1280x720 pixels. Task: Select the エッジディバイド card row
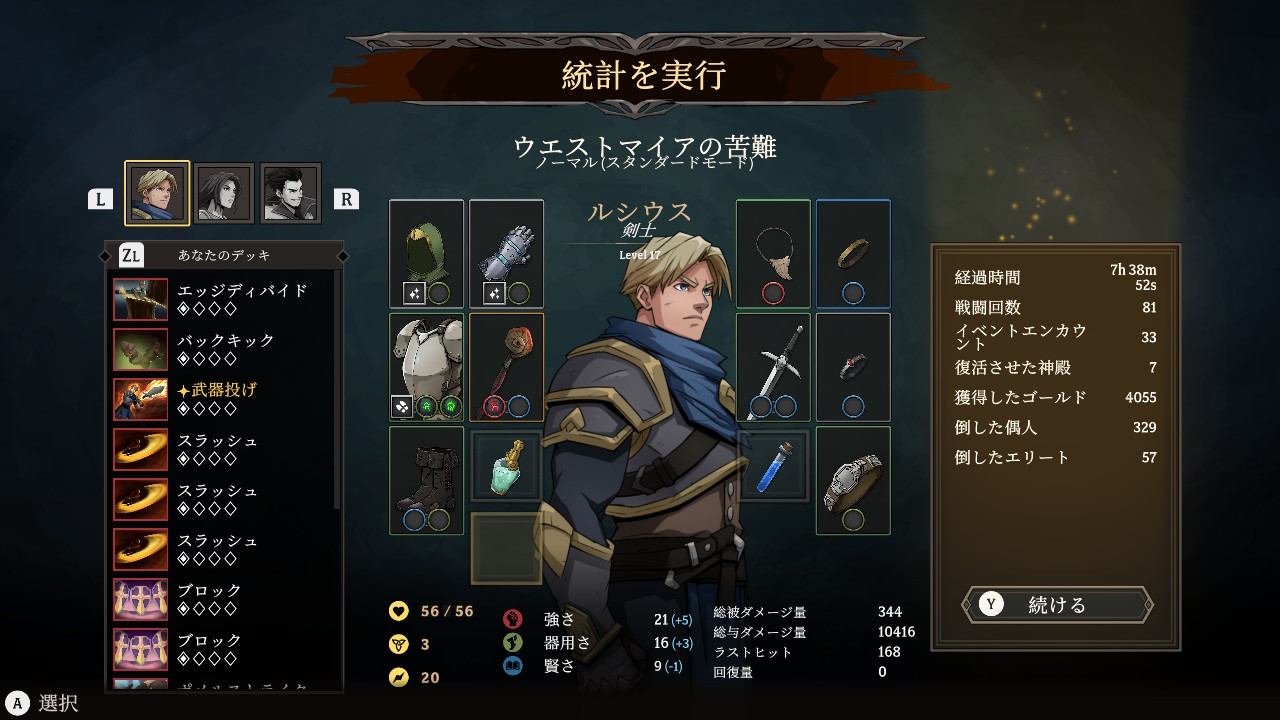[x=224, y=299]
